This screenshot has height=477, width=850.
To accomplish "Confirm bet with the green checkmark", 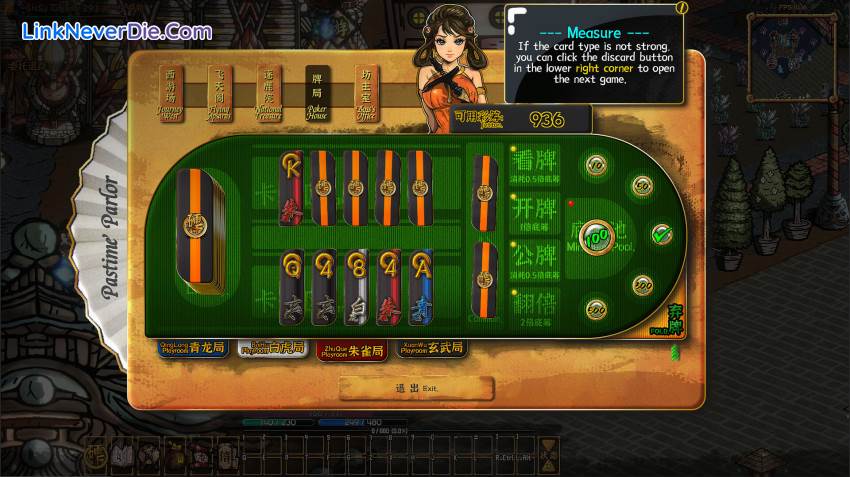I will (661, 234).
